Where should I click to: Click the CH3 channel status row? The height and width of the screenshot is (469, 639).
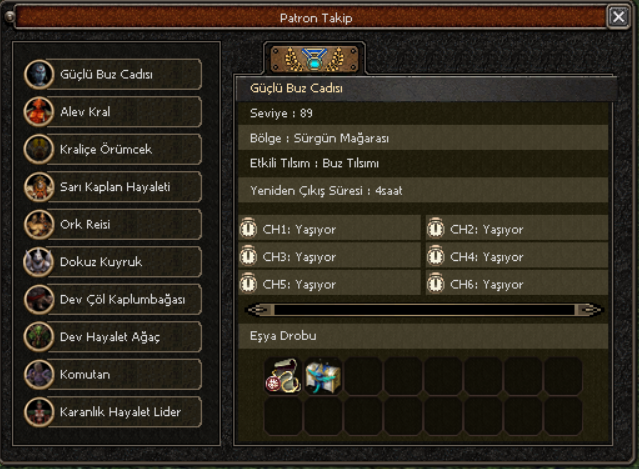(x=330, y=257)
